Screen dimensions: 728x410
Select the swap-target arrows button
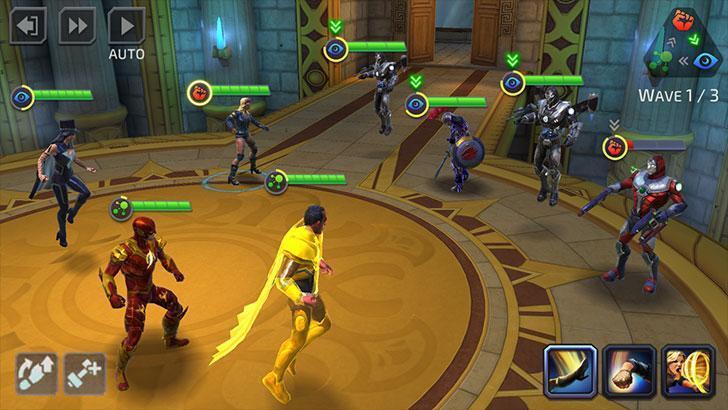tap(35, 373)
